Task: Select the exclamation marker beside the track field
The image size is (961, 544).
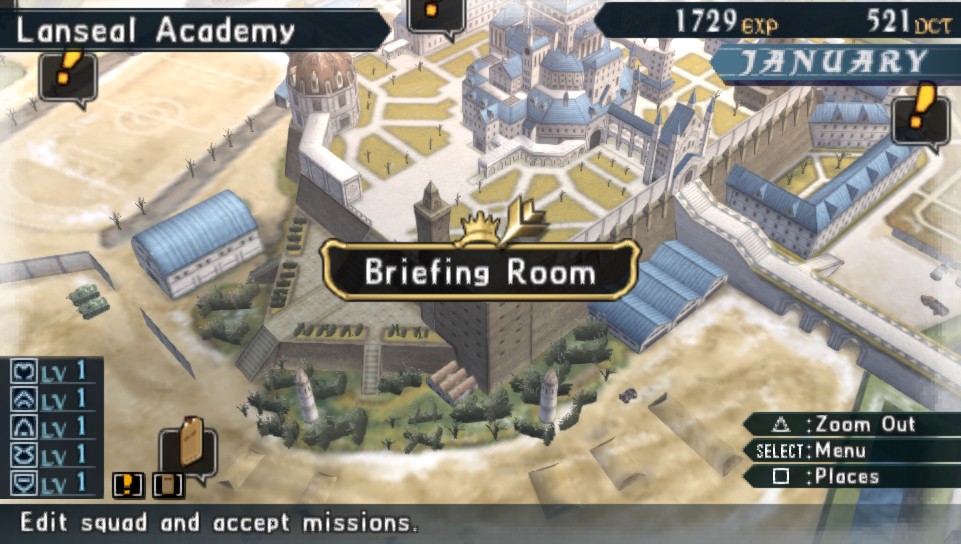Action: [67, 74]
